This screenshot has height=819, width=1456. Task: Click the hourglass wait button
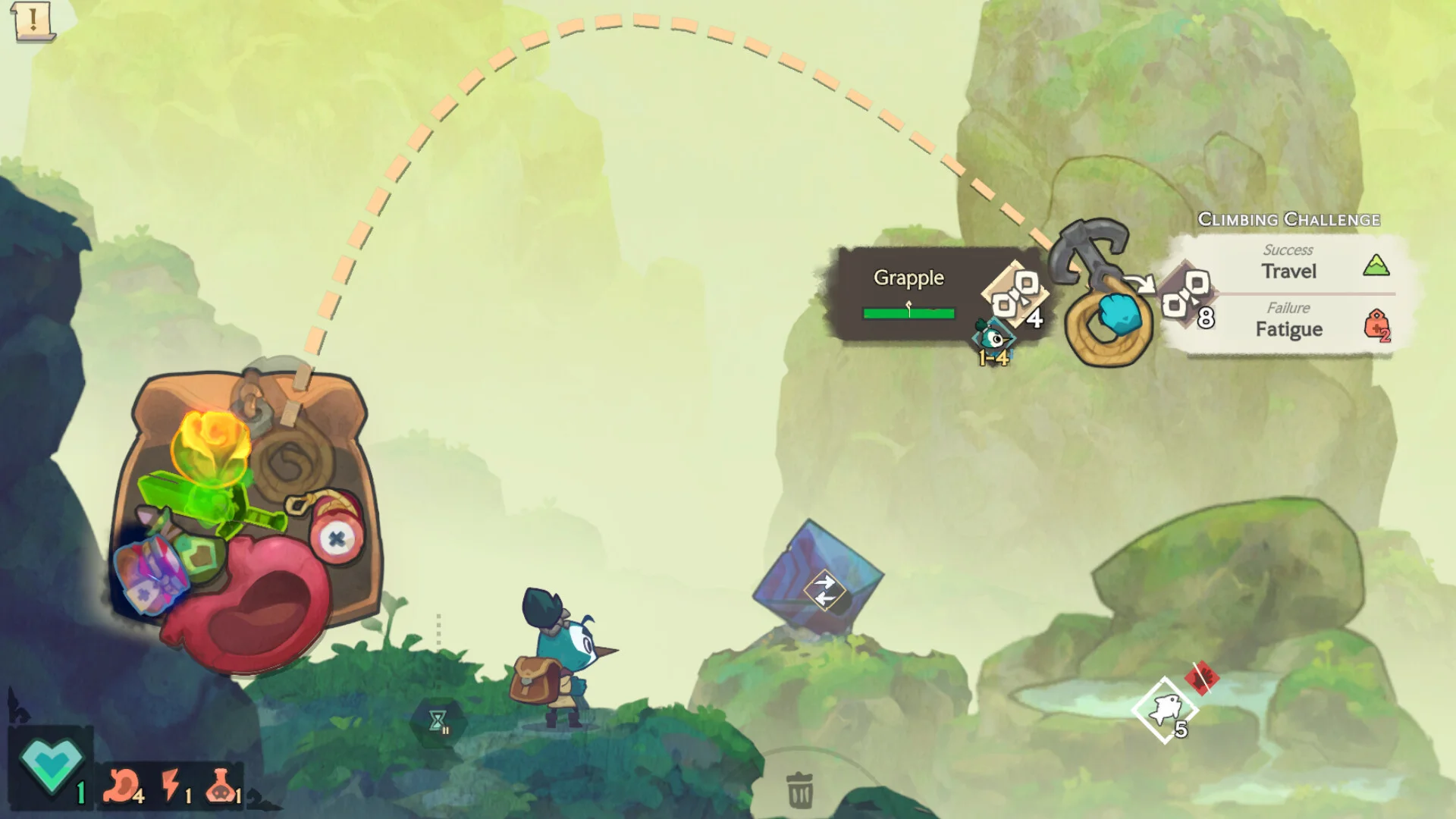tap(438, 721)
